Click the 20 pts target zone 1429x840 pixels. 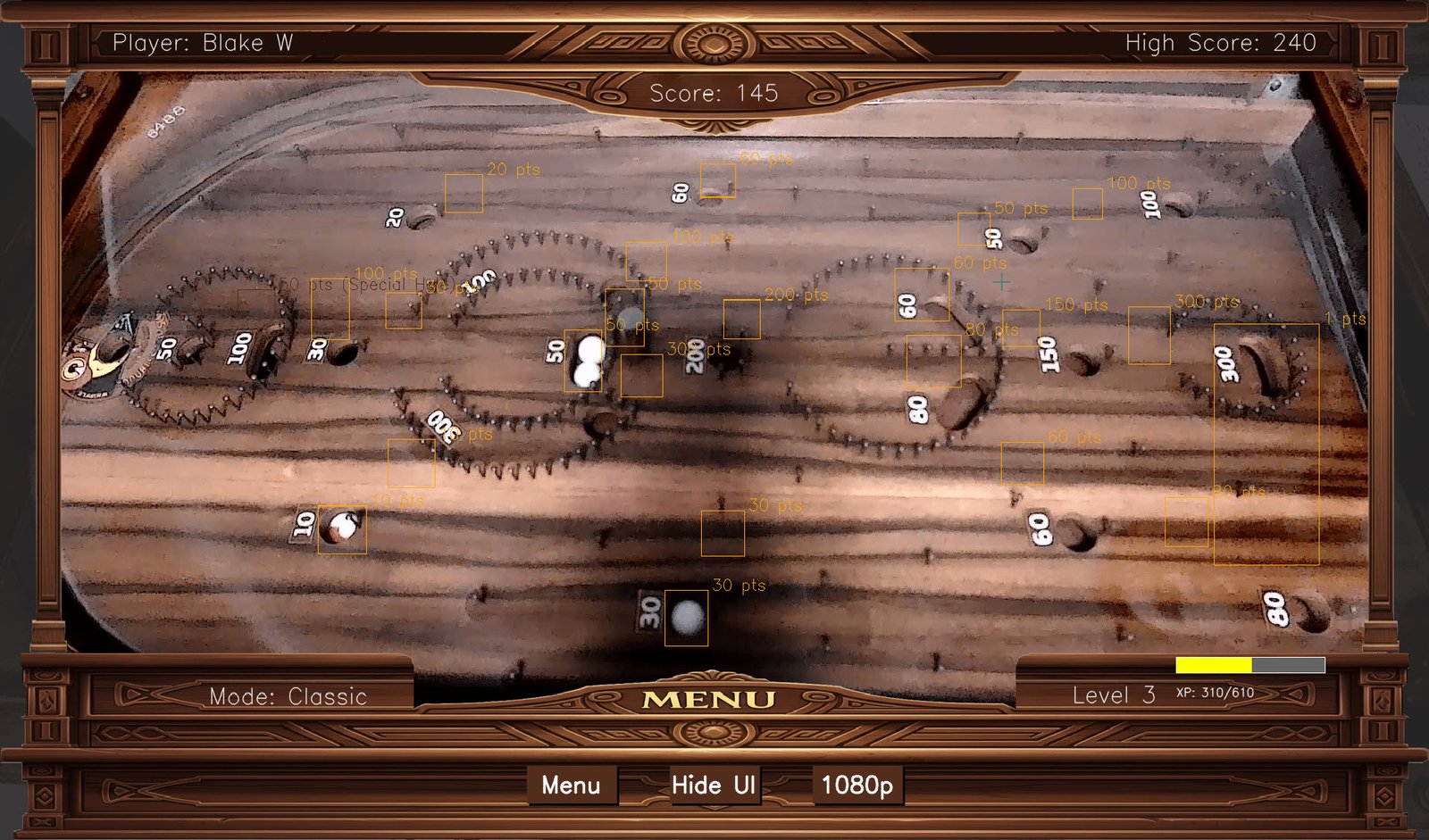[463, 195]
